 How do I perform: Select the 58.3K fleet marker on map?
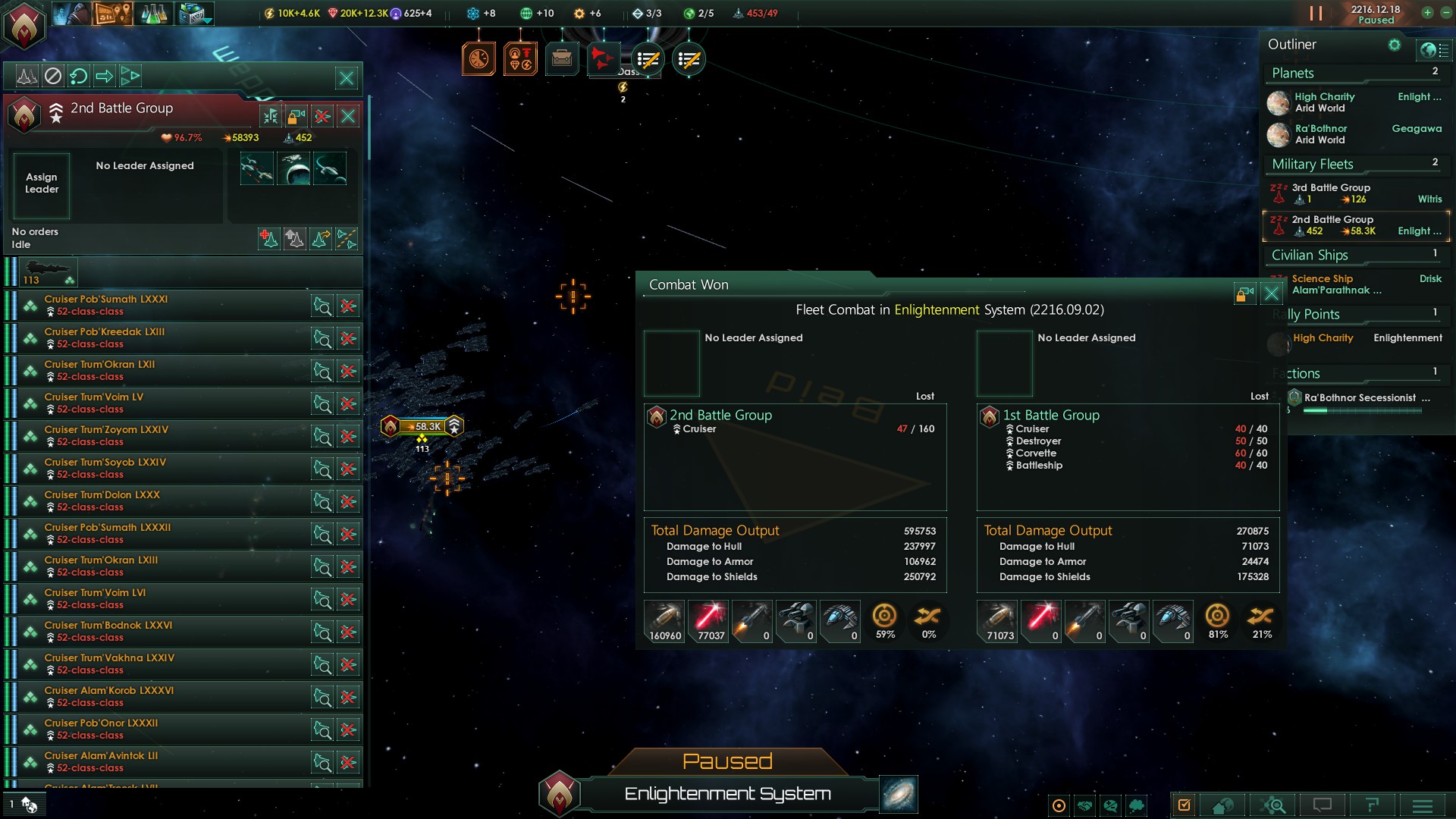tap(422, 426)
